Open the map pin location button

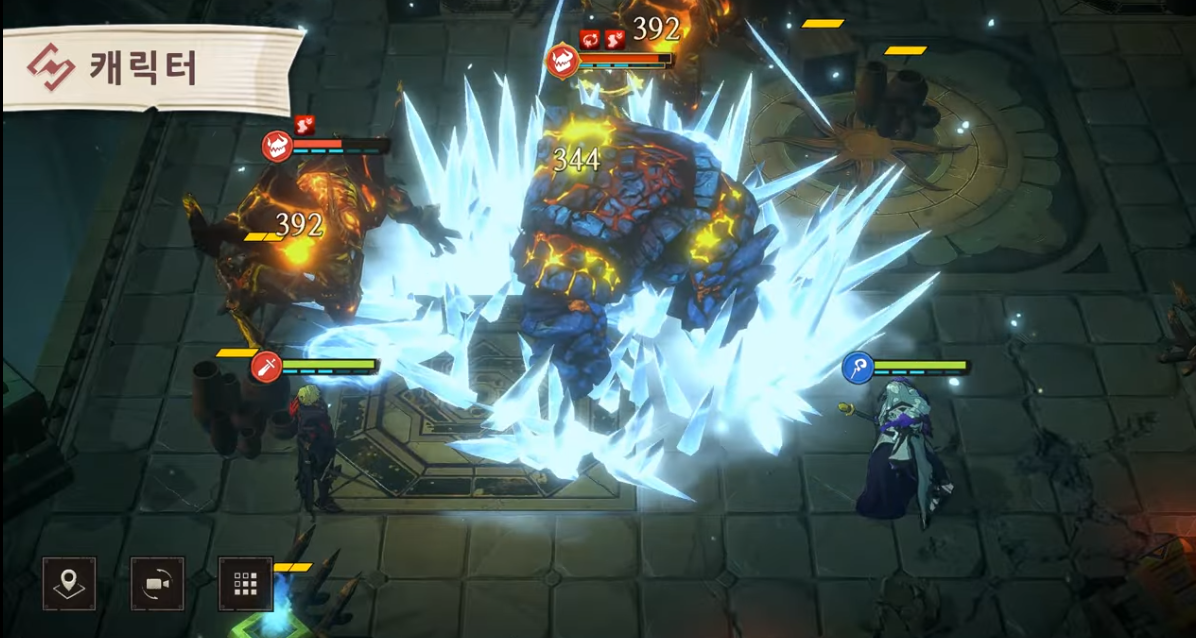tap(69, 584)
